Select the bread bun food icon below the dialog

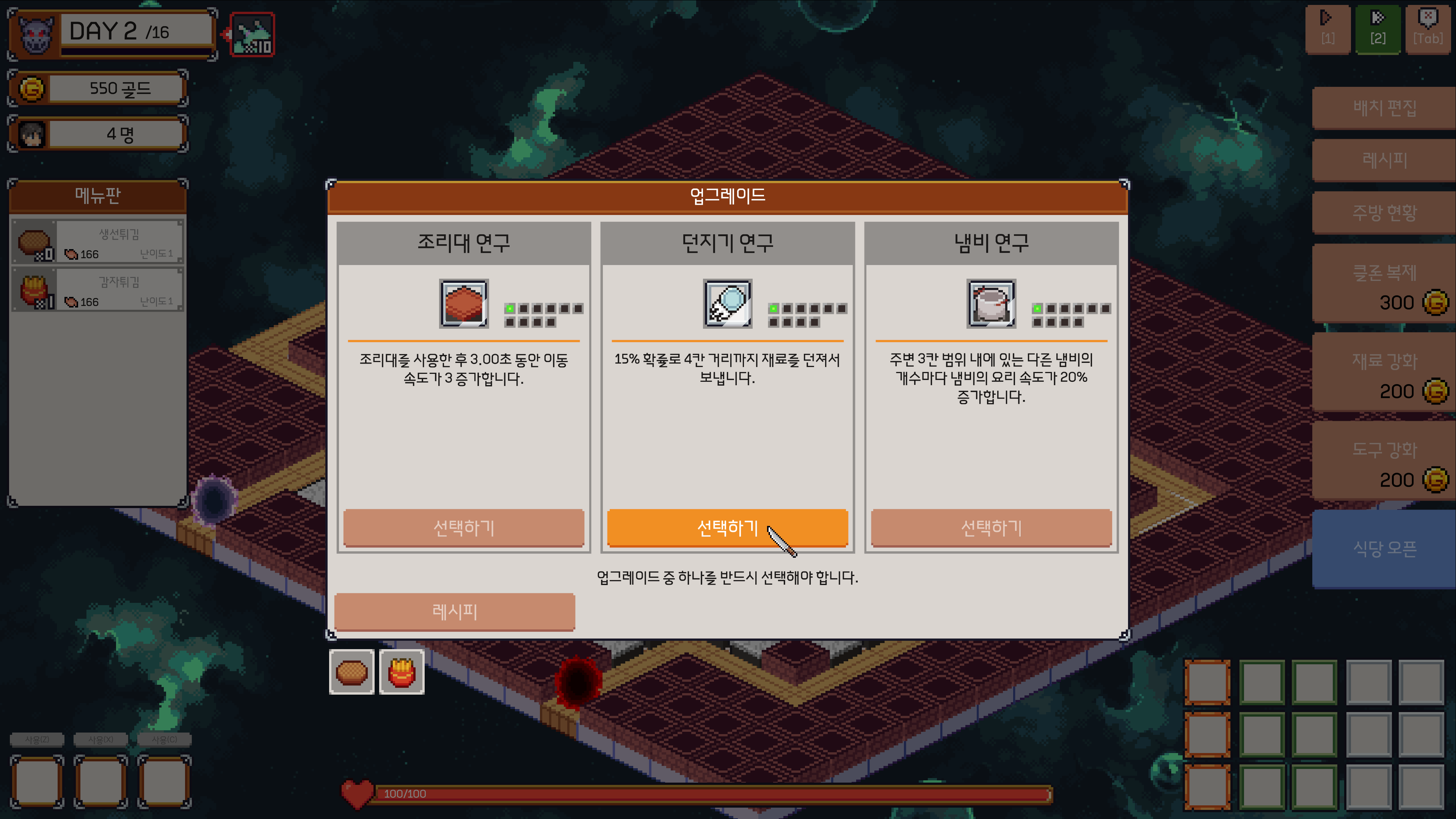351,672
